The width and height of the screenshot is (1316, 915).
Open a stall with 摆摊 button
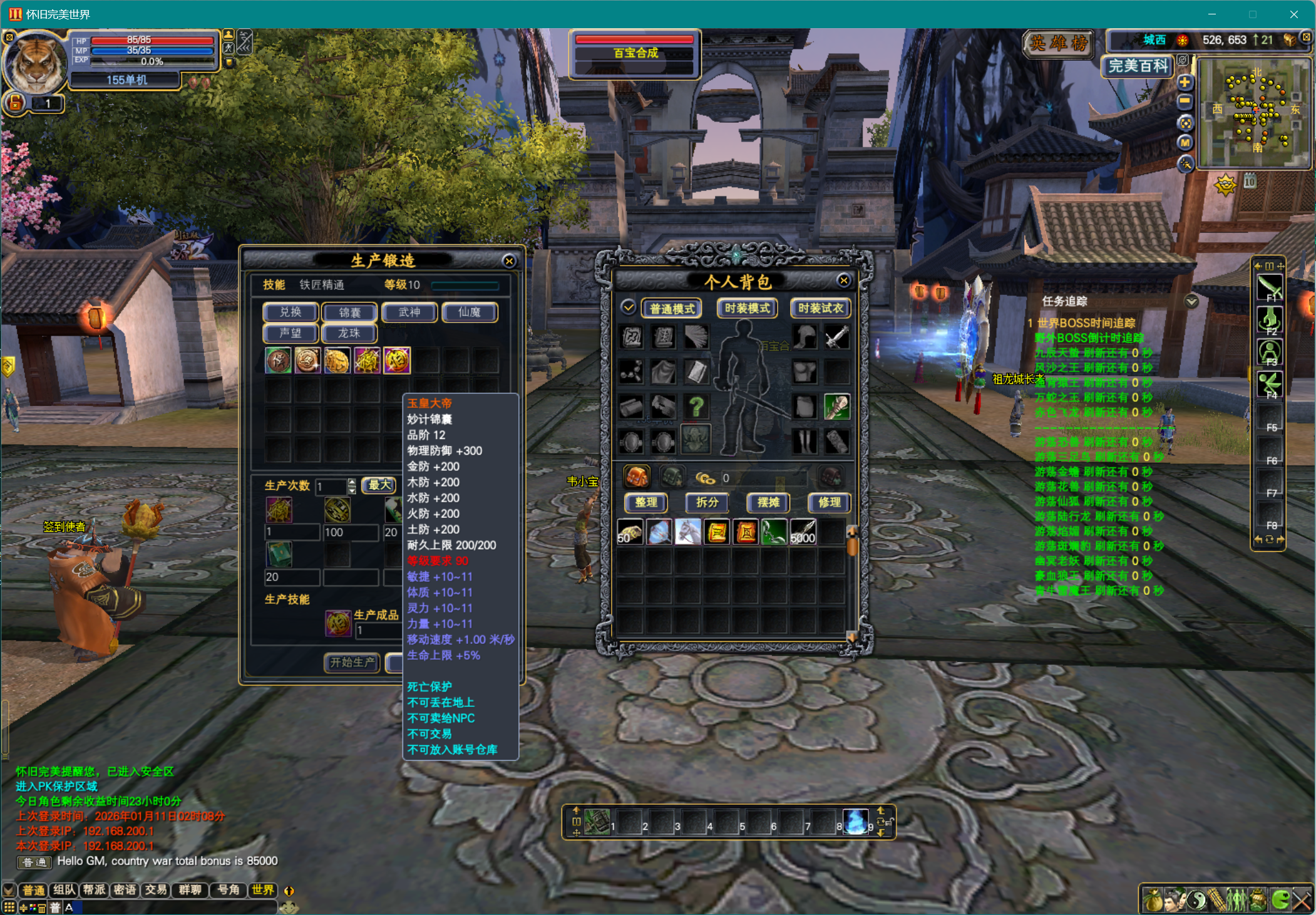pyautogui.click(x=768, y=502)
